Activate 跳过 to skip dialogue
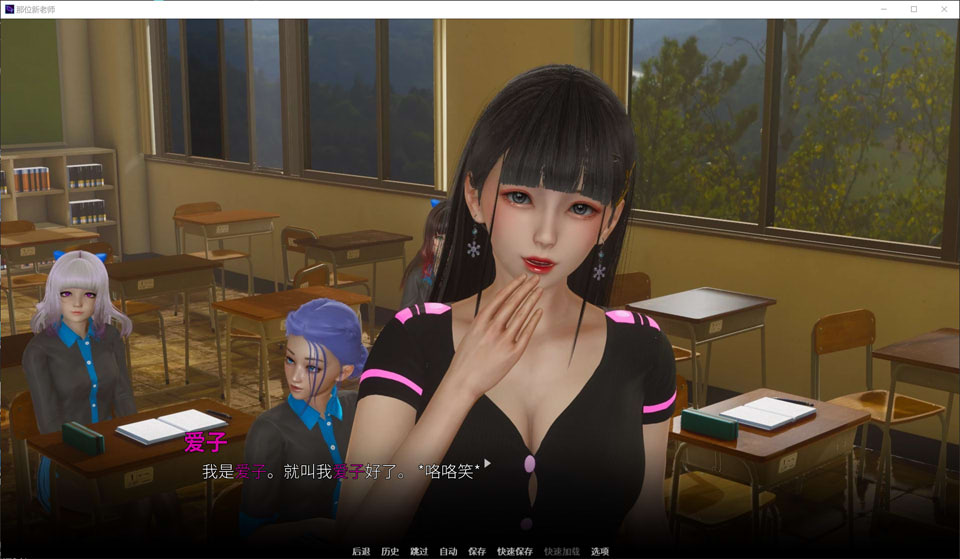Image resolution: width=960 pixels, height=559 pixels. click(419, 551)
